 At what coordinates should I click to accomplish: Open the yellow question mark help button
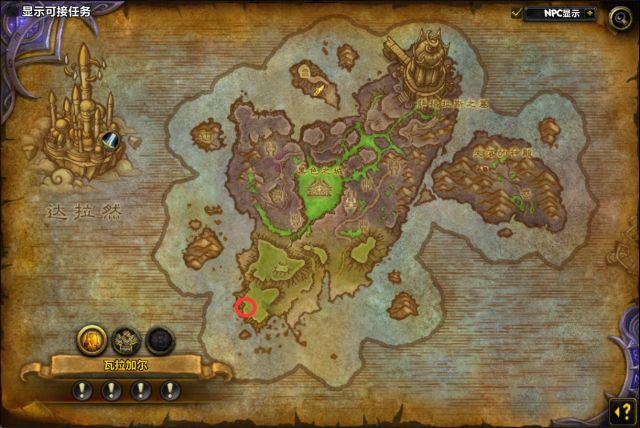(621, 411)
